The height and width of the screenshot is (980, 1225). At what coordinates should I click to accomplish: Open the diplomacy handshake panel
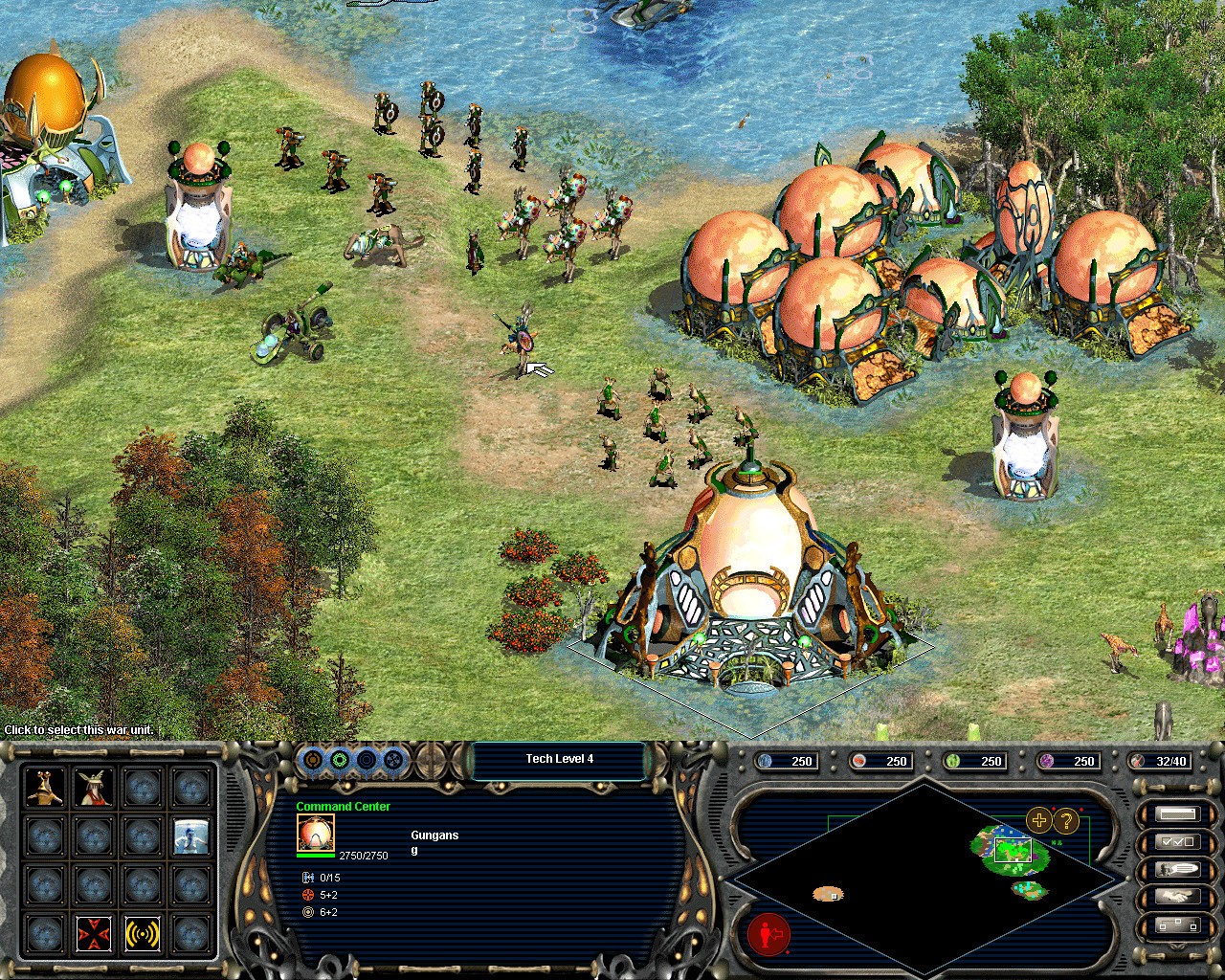click(x=1177, y=895)
